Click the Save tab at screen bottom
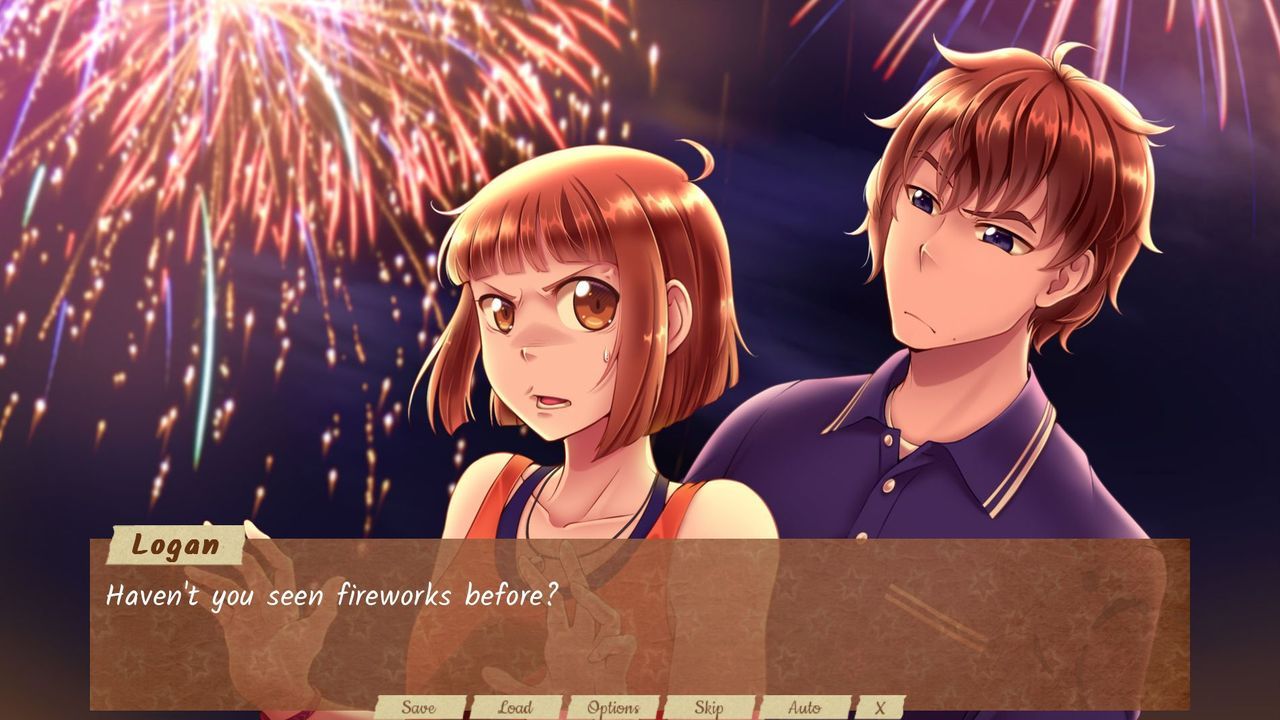The image size is (1280, 720). tap(420, 705)
